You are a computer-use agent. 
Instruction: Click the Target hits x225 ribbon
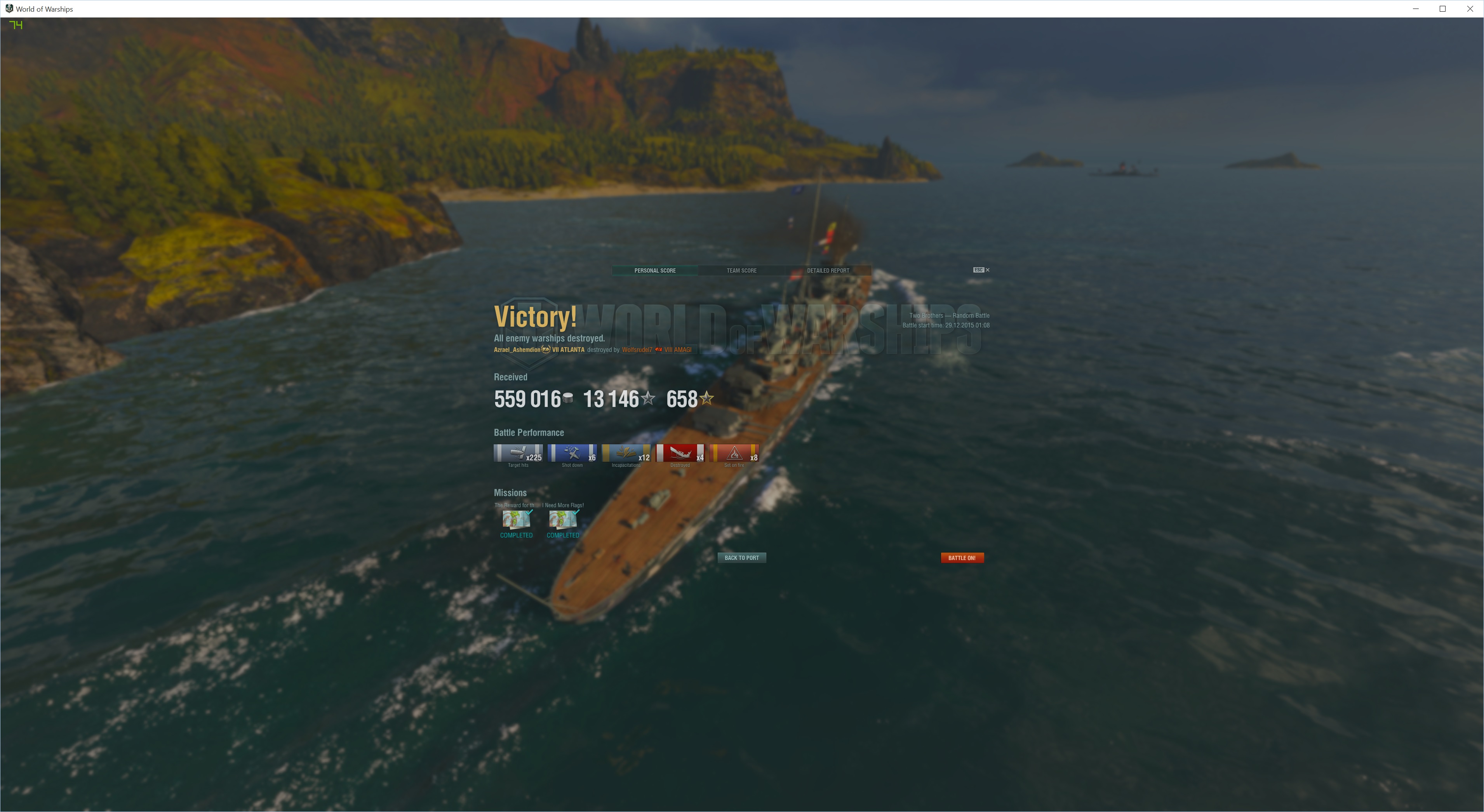tap(518, 453)
